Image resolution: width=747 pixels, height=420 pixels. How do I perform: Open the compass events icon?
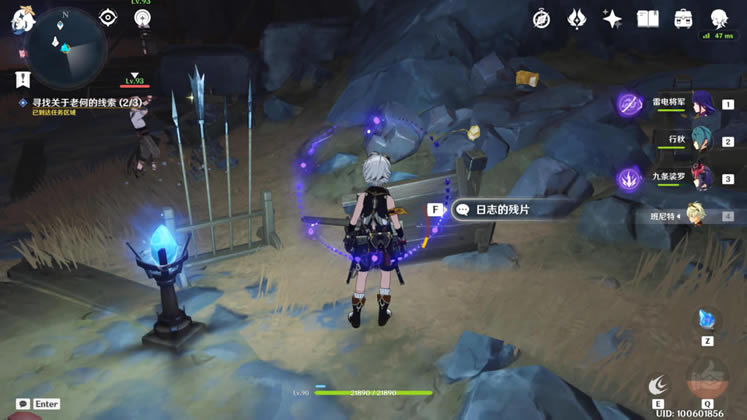[542, 19]
